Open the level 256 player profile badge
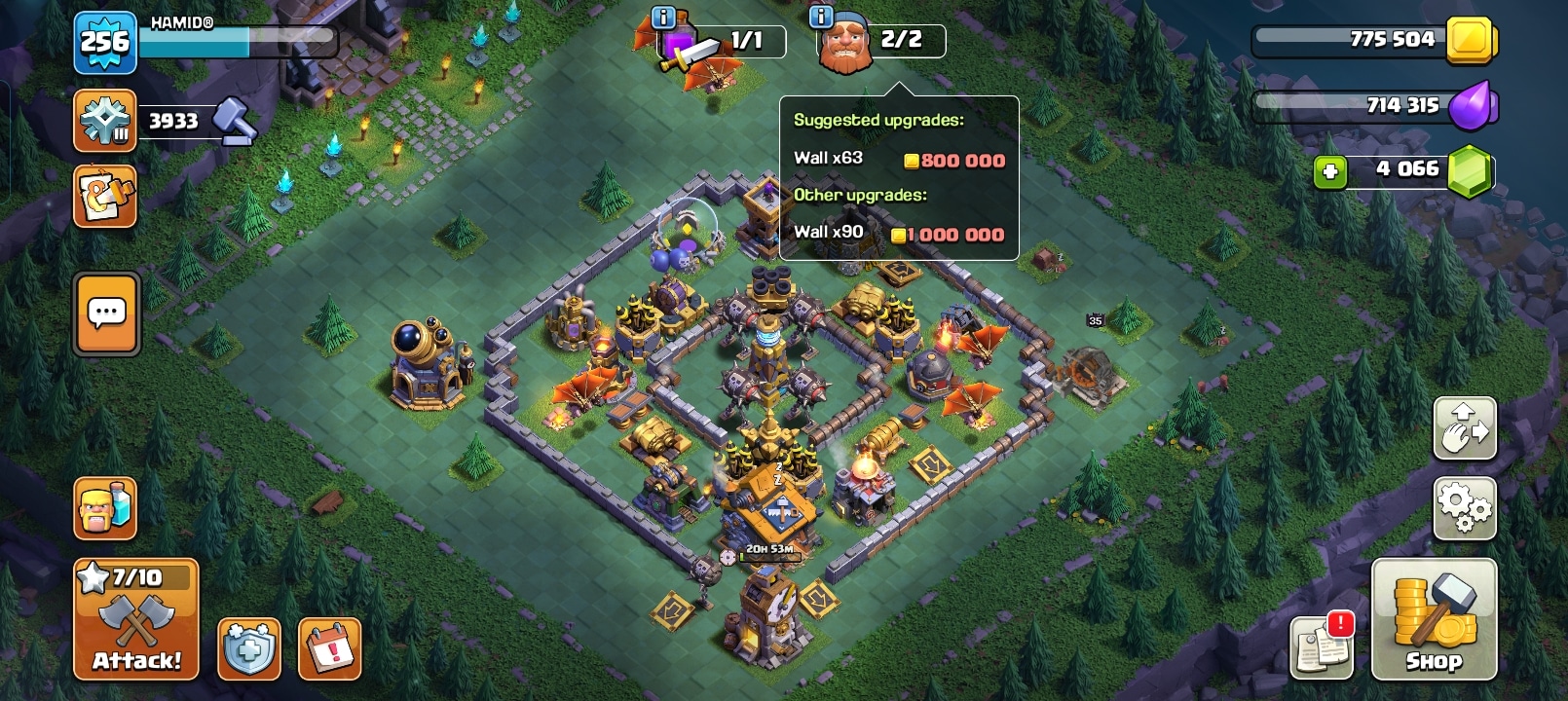This screenshot has height=701, width=1568. 104,42
